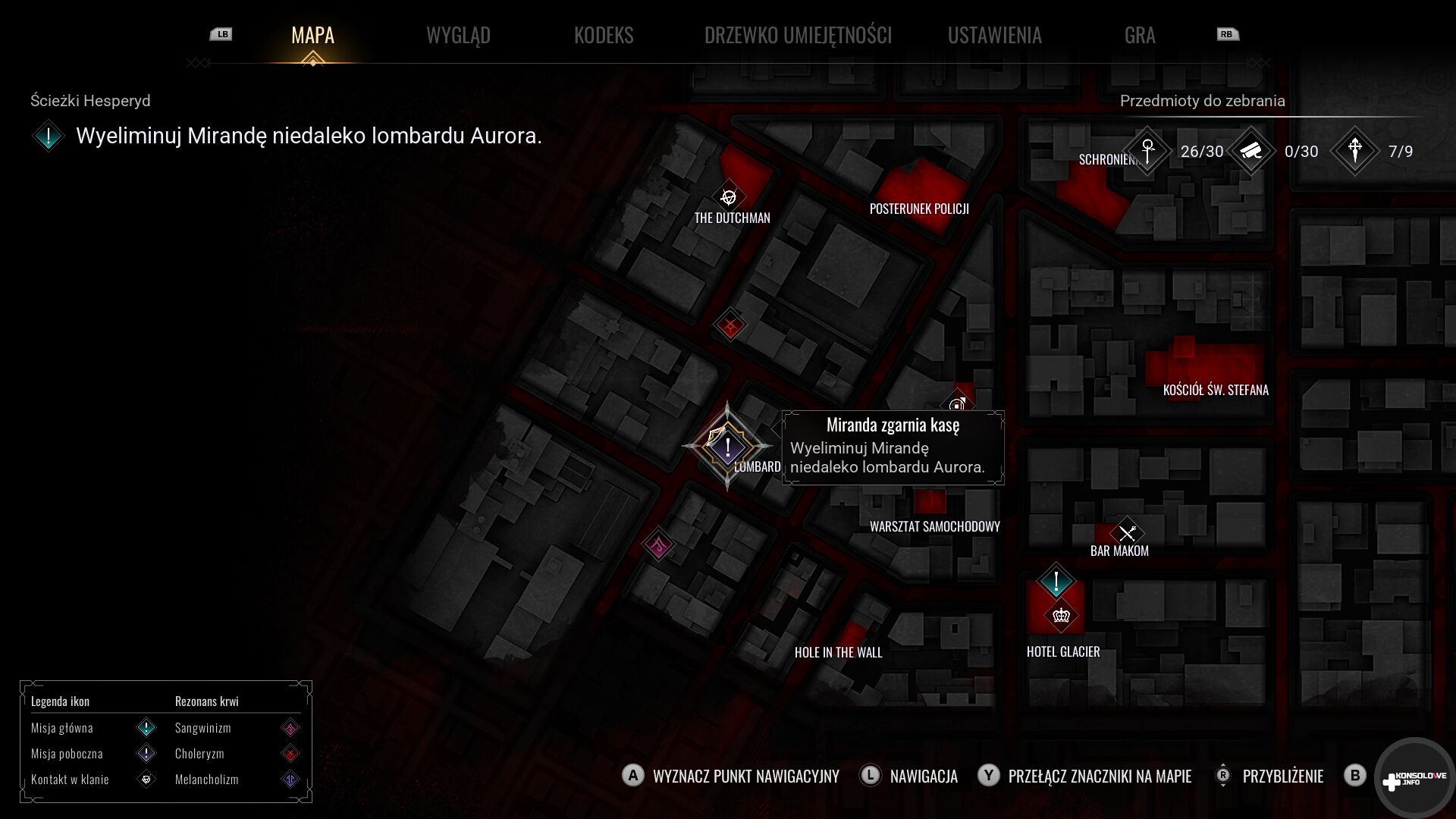1456x819 pixels.
Task: Open the Kodeks tab
Action: pos(604,35)
